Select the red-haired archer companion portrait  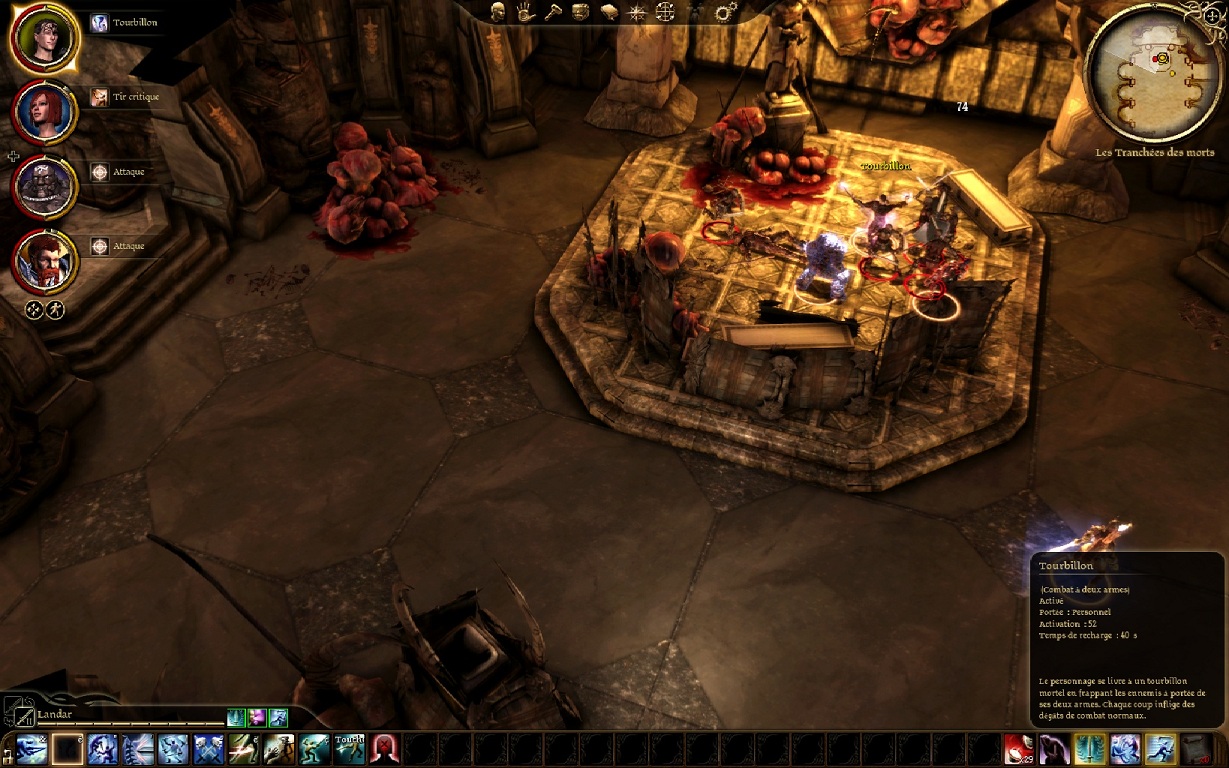[44, 110]
